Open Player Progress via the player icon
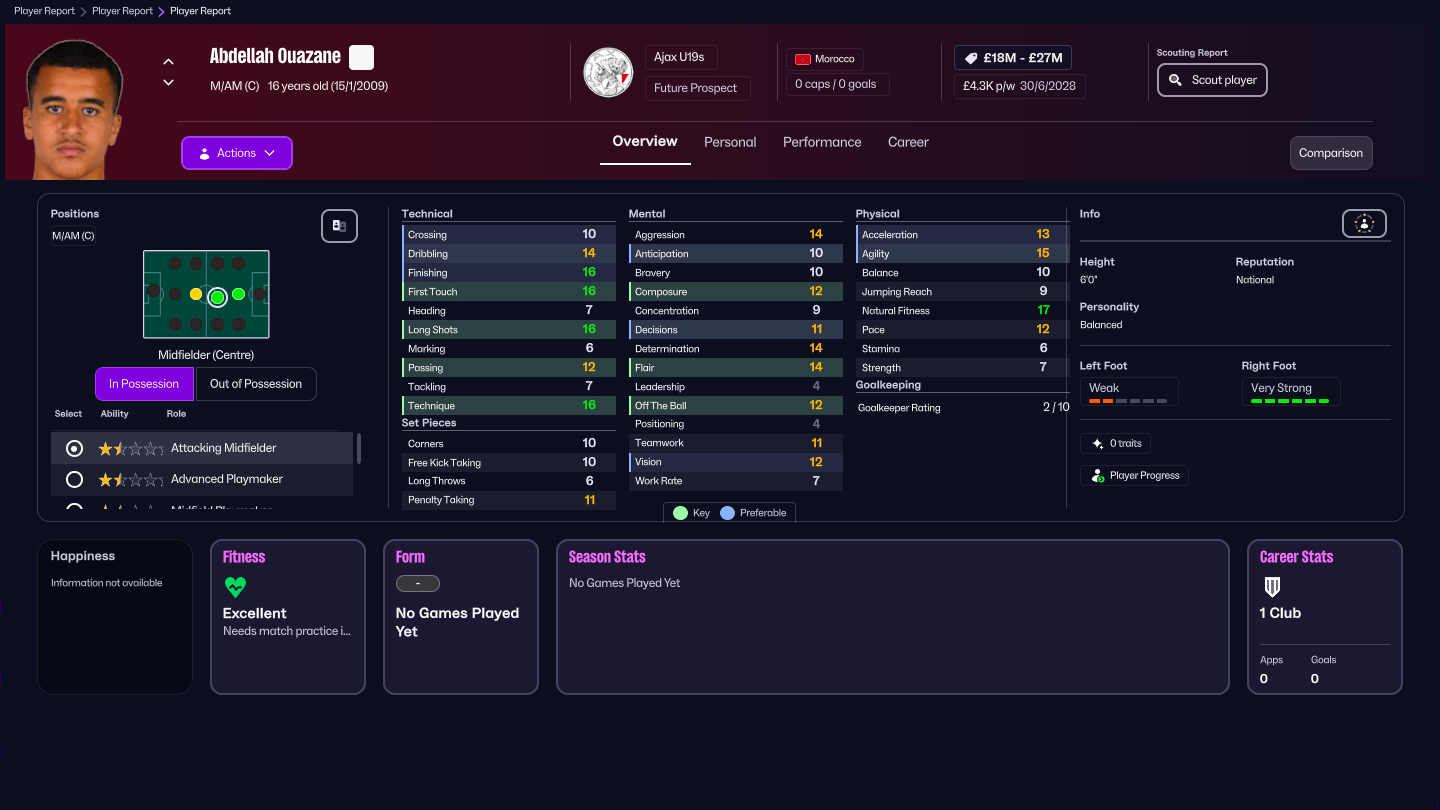Image resolution: width=1440 pixels, height=810 pixels. coord(1099,475)
